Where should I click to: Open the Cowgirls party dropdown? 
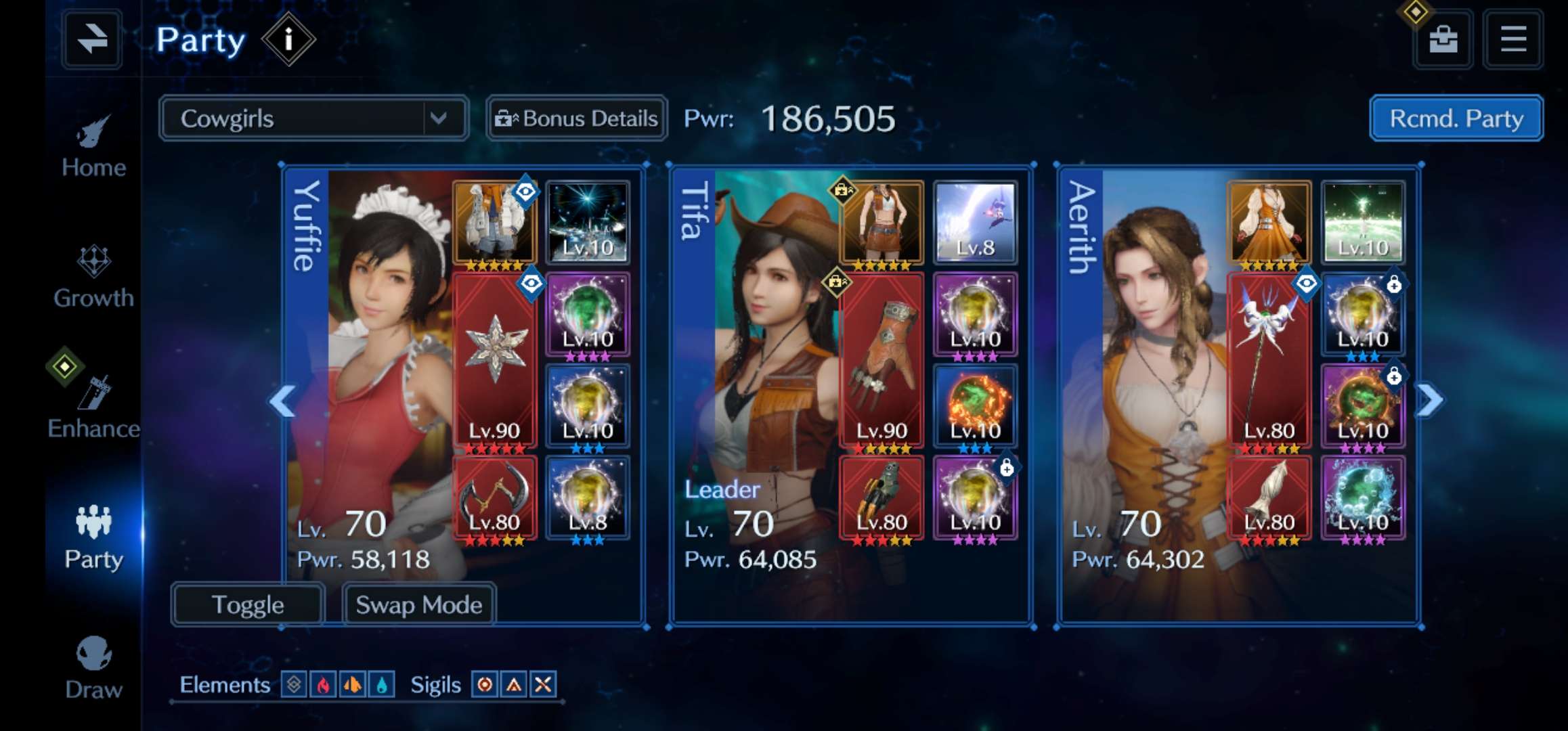point(313,119)
